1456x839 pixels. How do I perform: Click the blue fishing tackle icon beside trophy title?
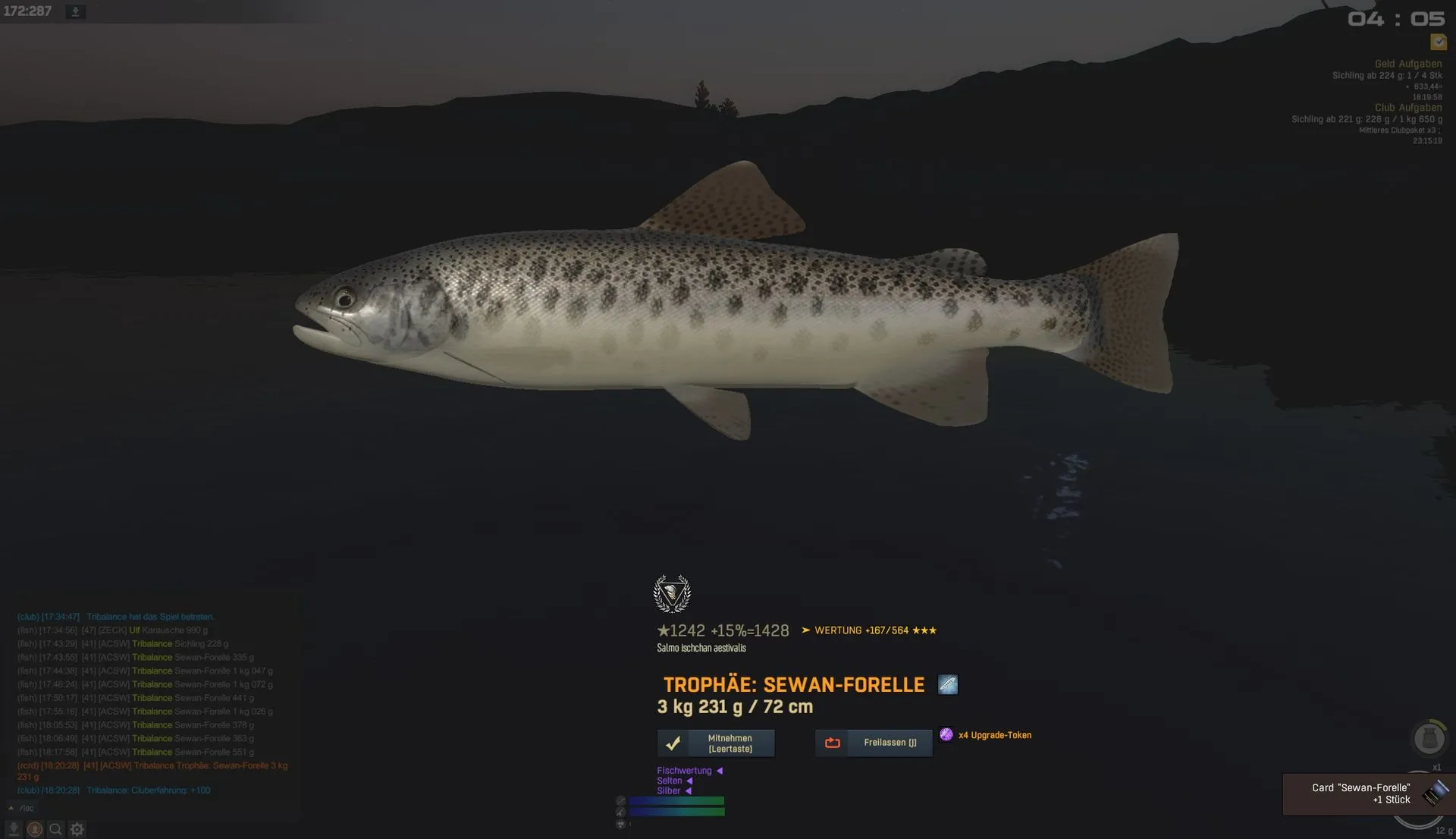point(948,685)
